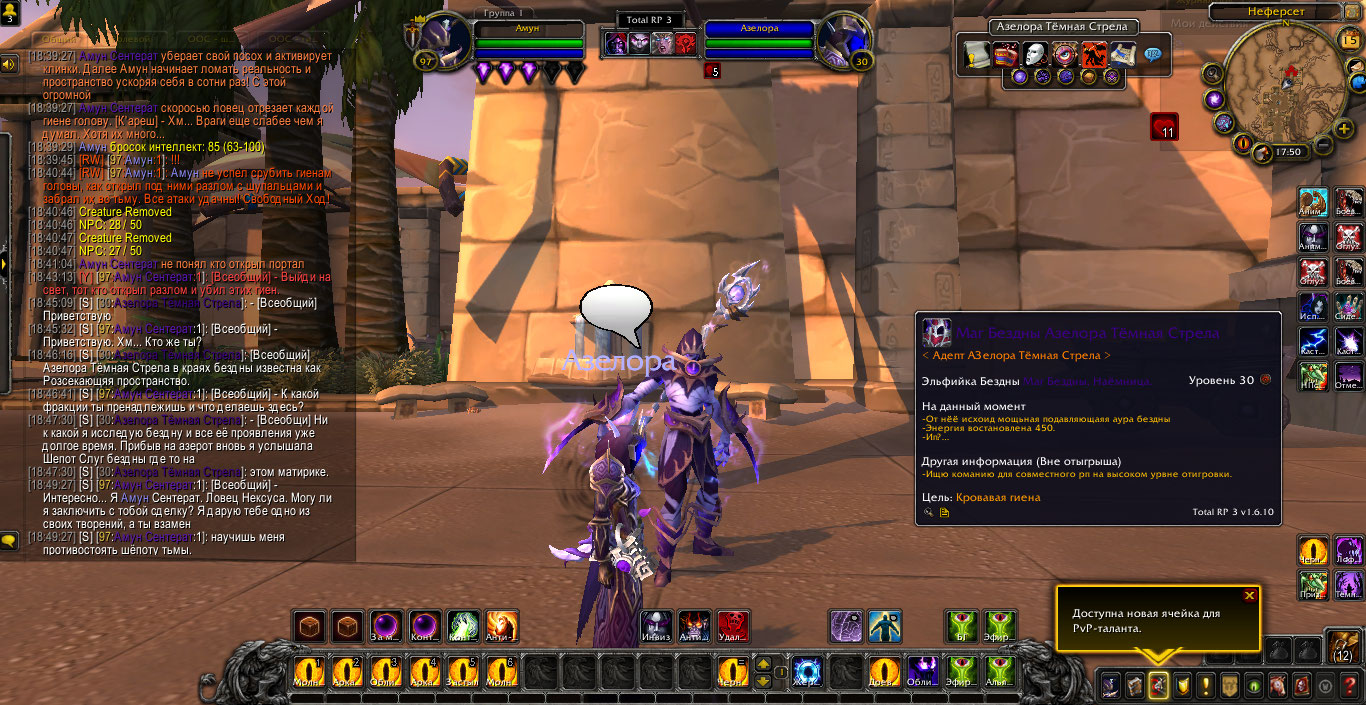
Task: Open the calendar button showing 15
Action: tap(1350, 39)
